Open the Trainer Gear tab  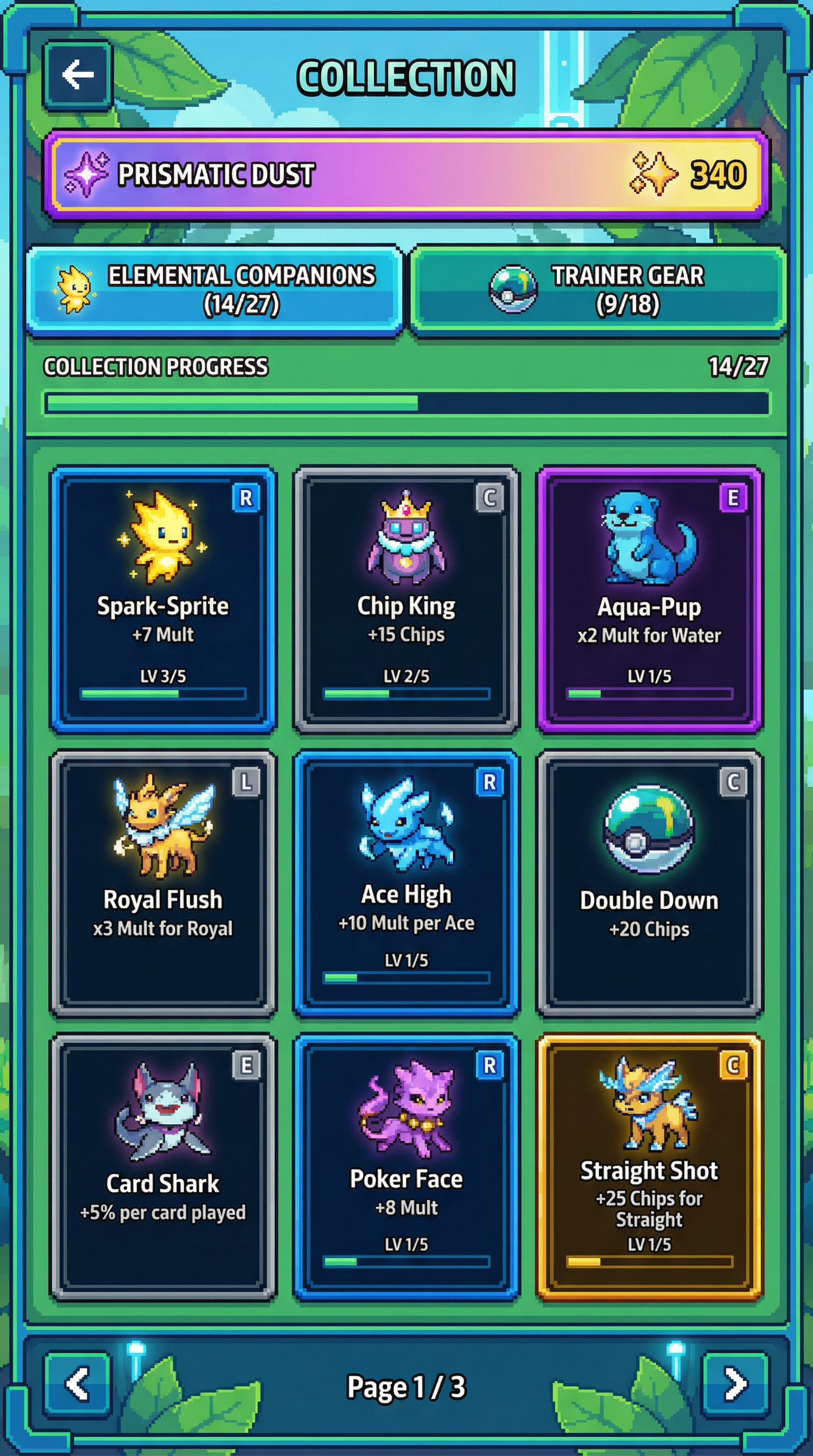click(x=598, y=290)
